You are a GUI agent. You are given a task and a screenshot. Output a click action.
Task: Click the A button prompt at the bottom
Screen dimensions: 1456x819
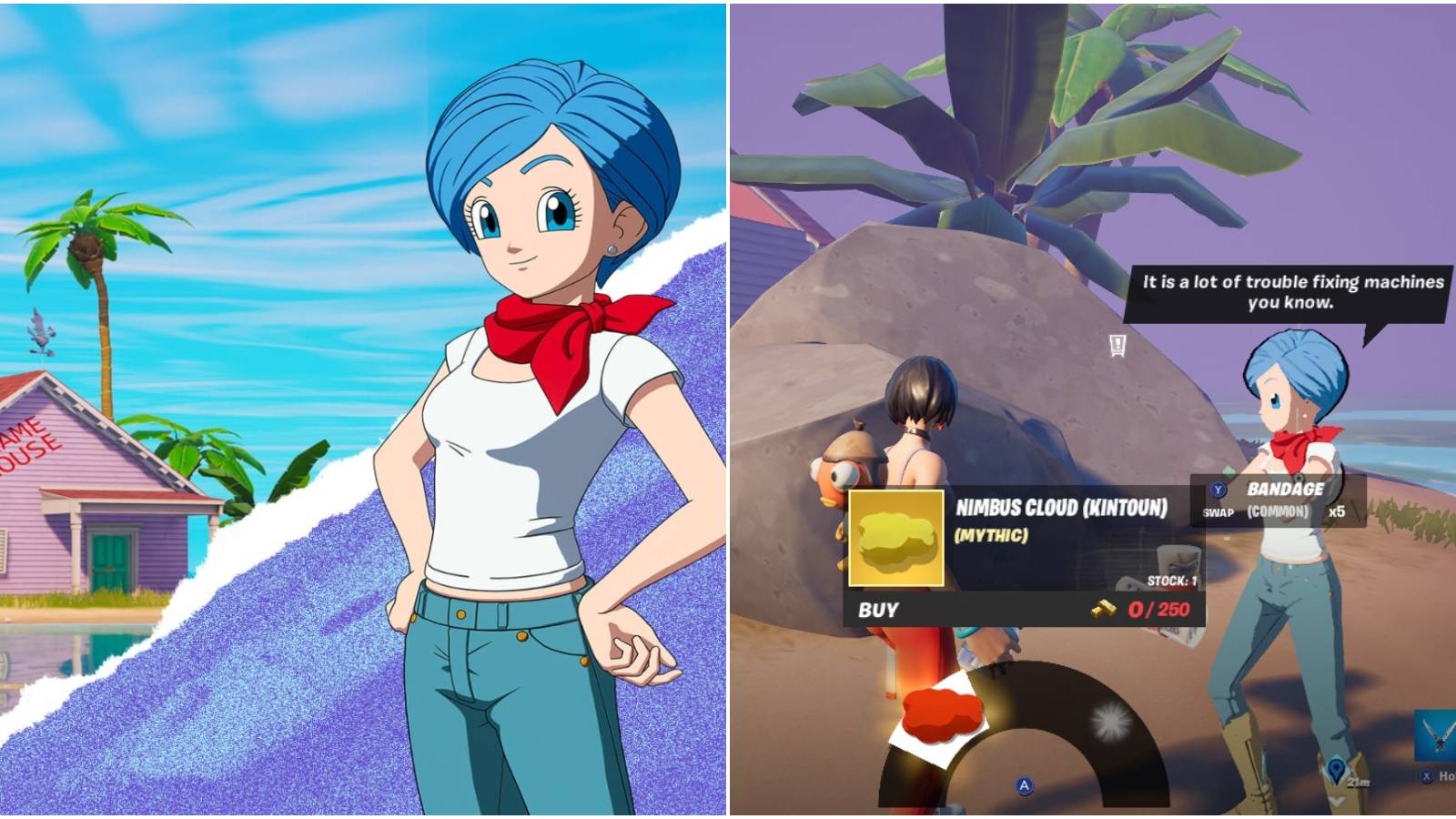click(x=1025, y=786)
